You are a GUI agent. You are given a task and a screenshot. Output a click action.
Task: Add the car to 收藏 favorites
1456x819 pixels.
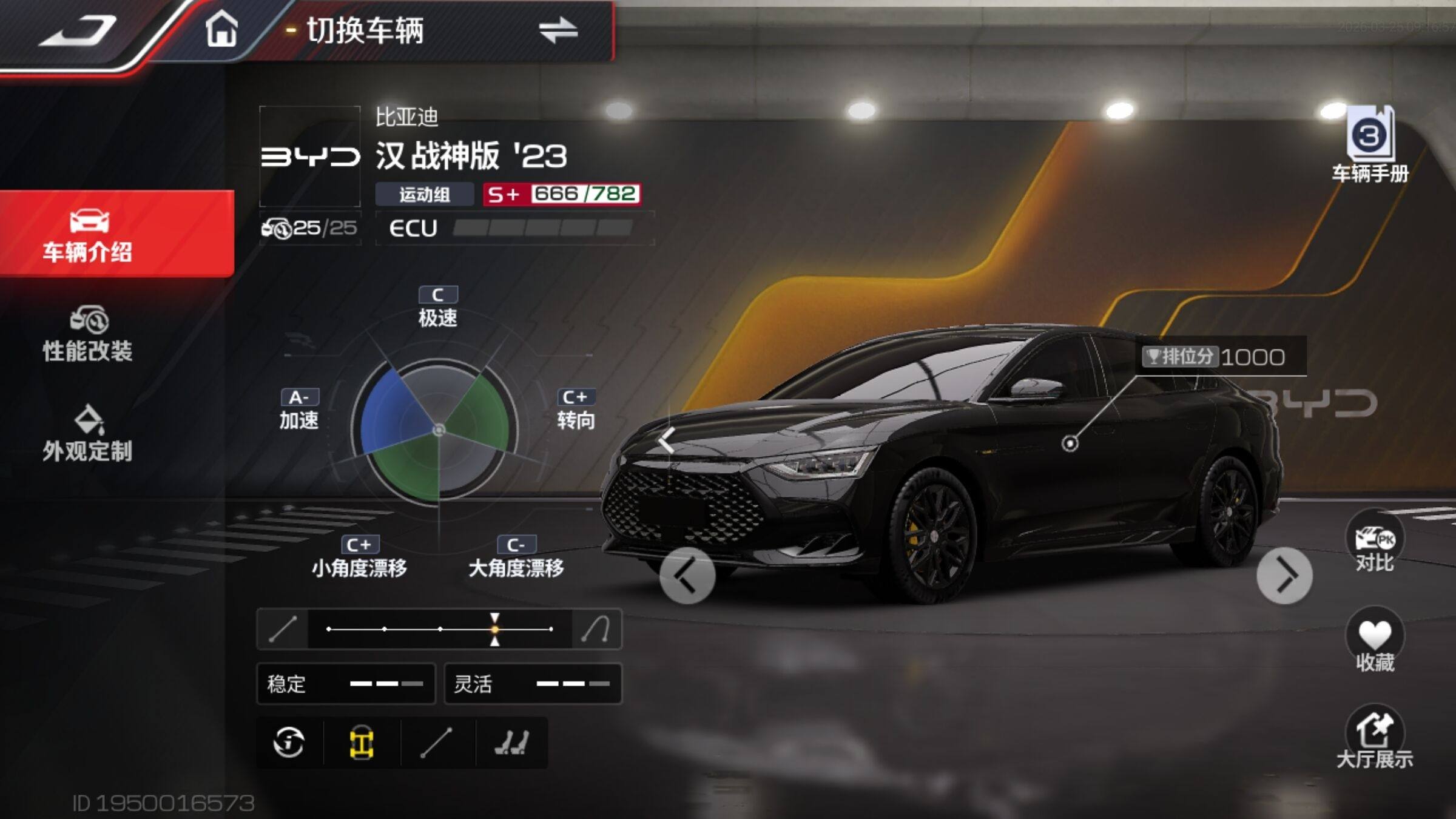tap(1375, 641)
